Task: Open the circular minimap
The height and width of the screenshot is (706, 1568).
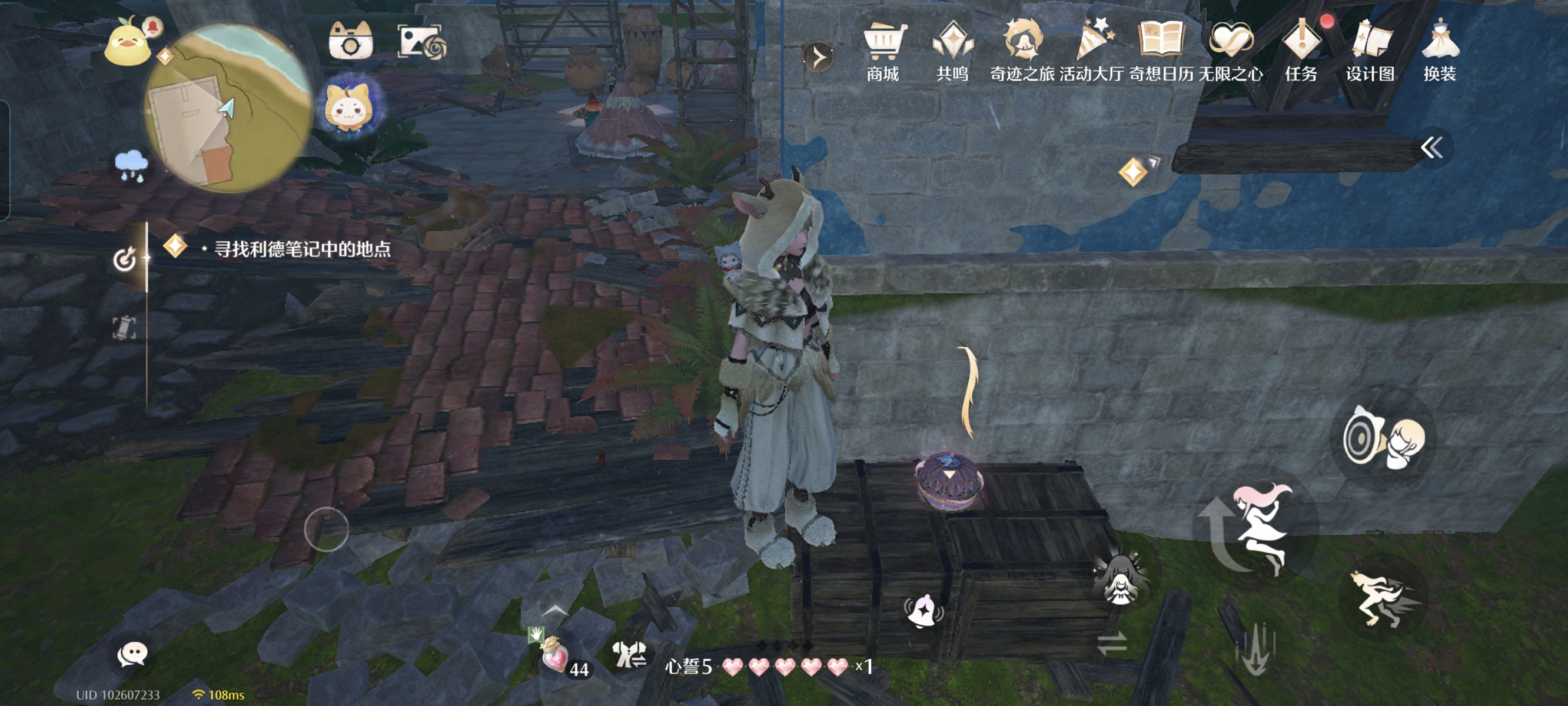Action: 228,108
